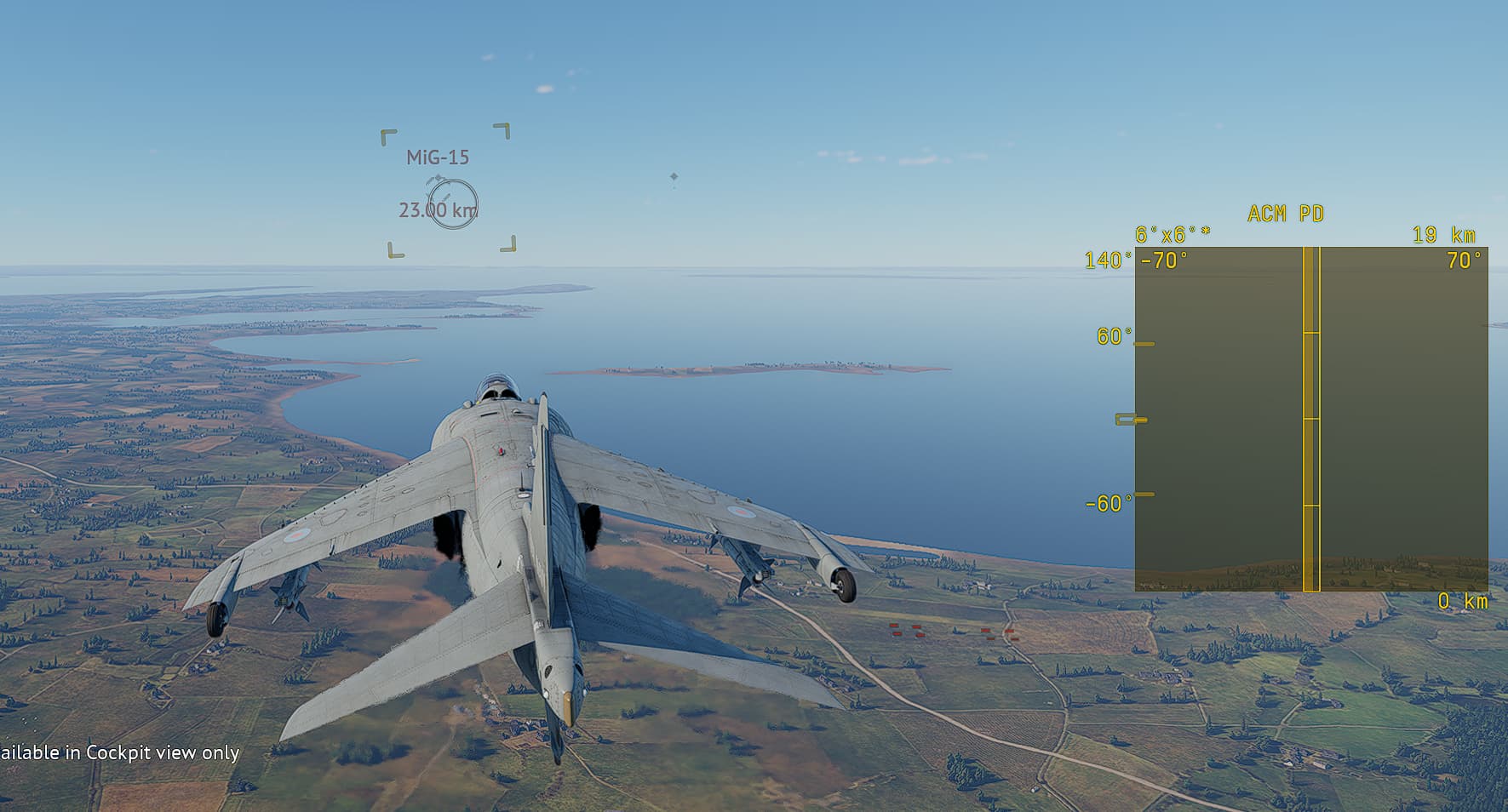
Task: Click the 'Cockpit view only' notification text
Action: tap(119, 753)
